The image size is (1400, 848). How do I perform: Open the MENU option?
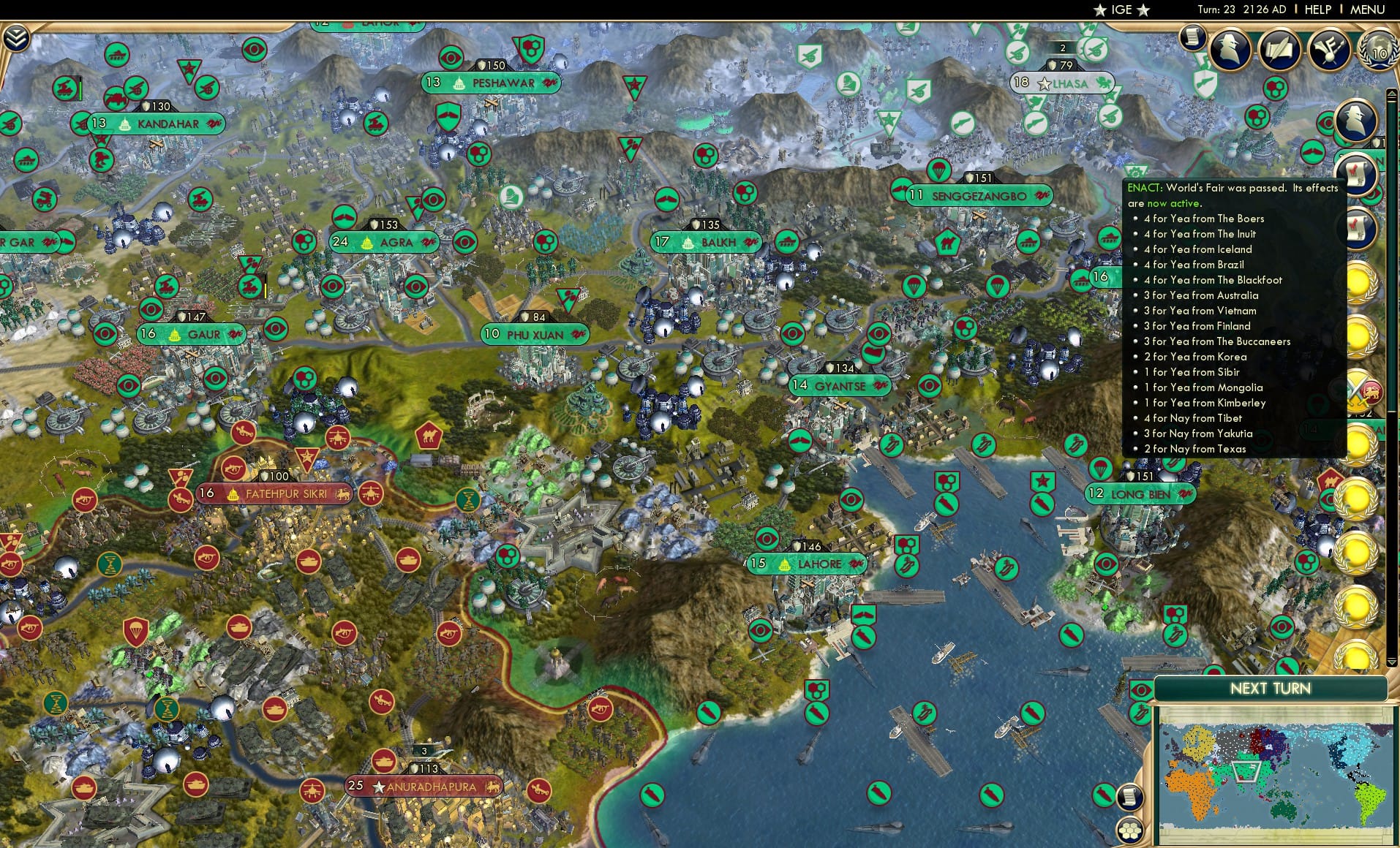[1369, 10]
